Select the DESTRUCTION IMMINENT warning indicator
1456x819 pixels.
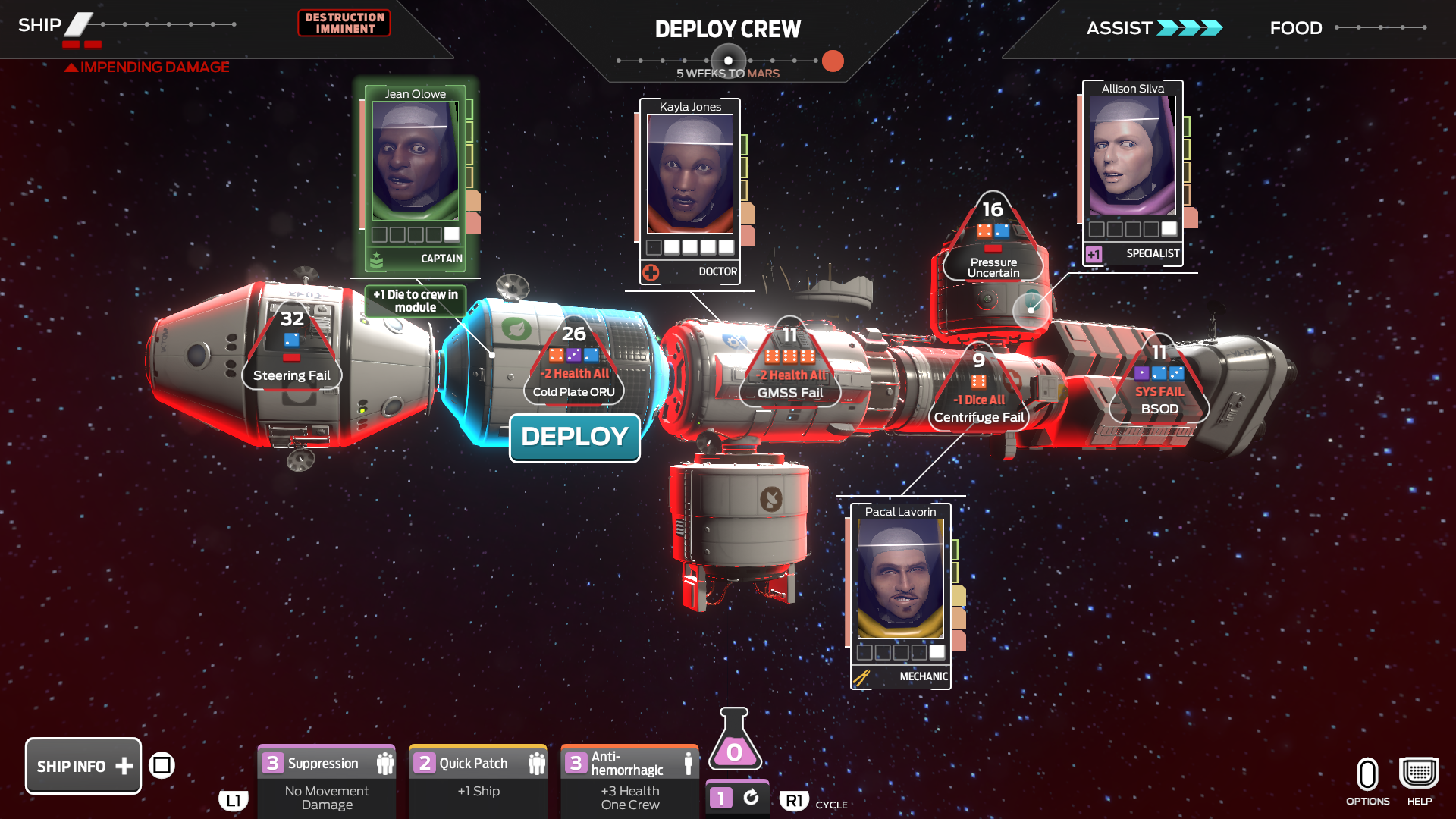[344, 24]
